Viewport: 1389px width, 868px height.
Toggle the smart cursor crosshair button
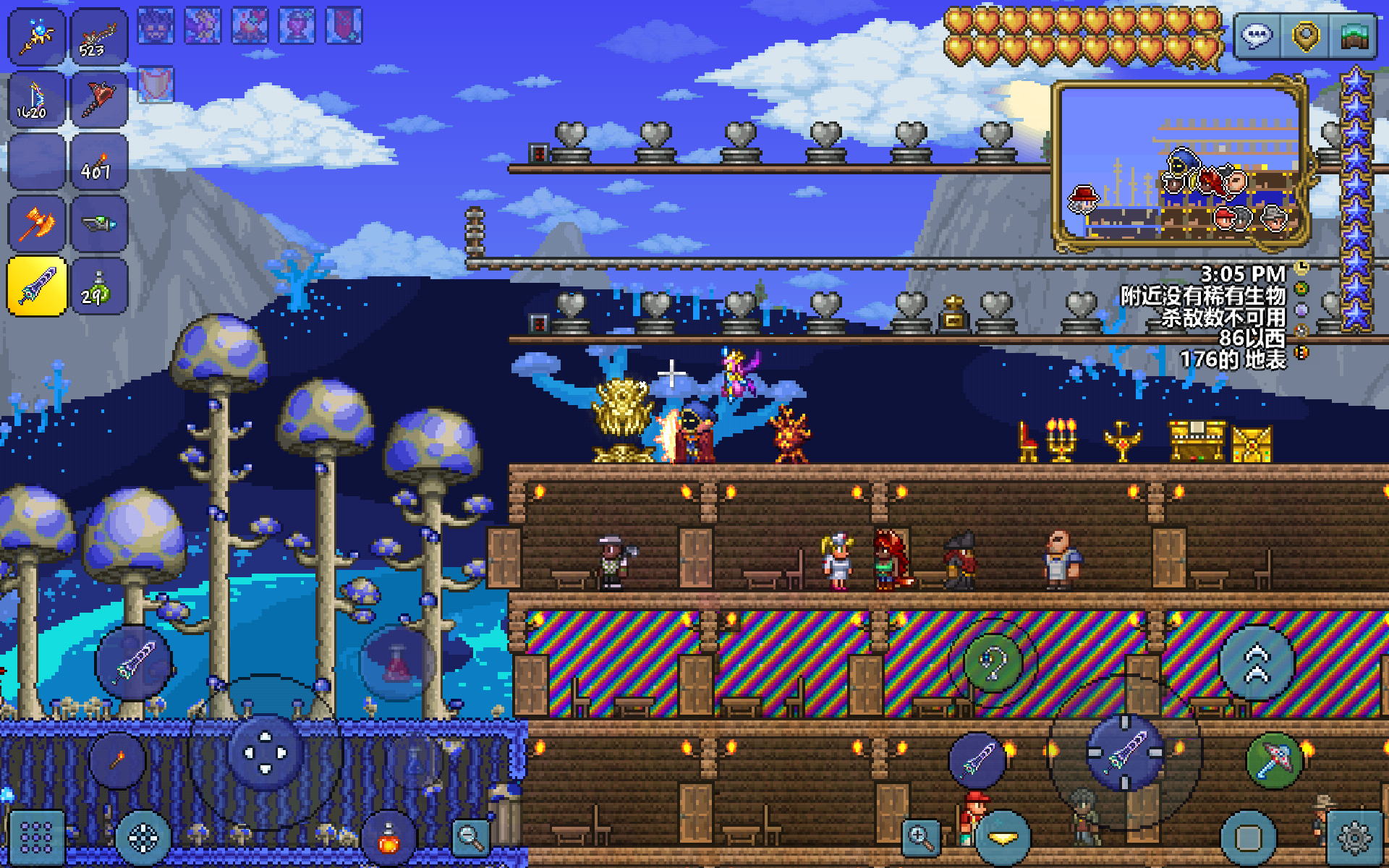tap(143, 838)
